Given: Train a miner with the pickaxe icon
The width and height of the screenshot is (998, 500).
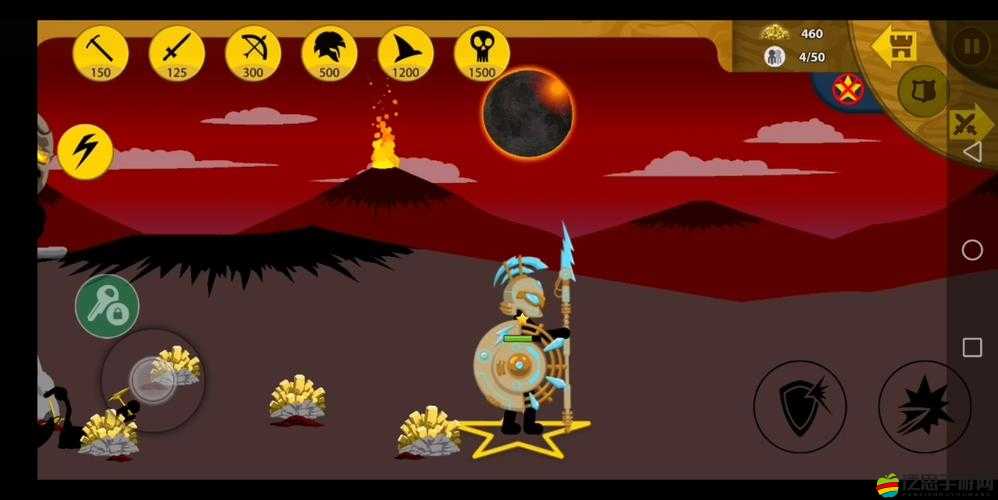Looking at the screenshot, I should pos(101,52).
